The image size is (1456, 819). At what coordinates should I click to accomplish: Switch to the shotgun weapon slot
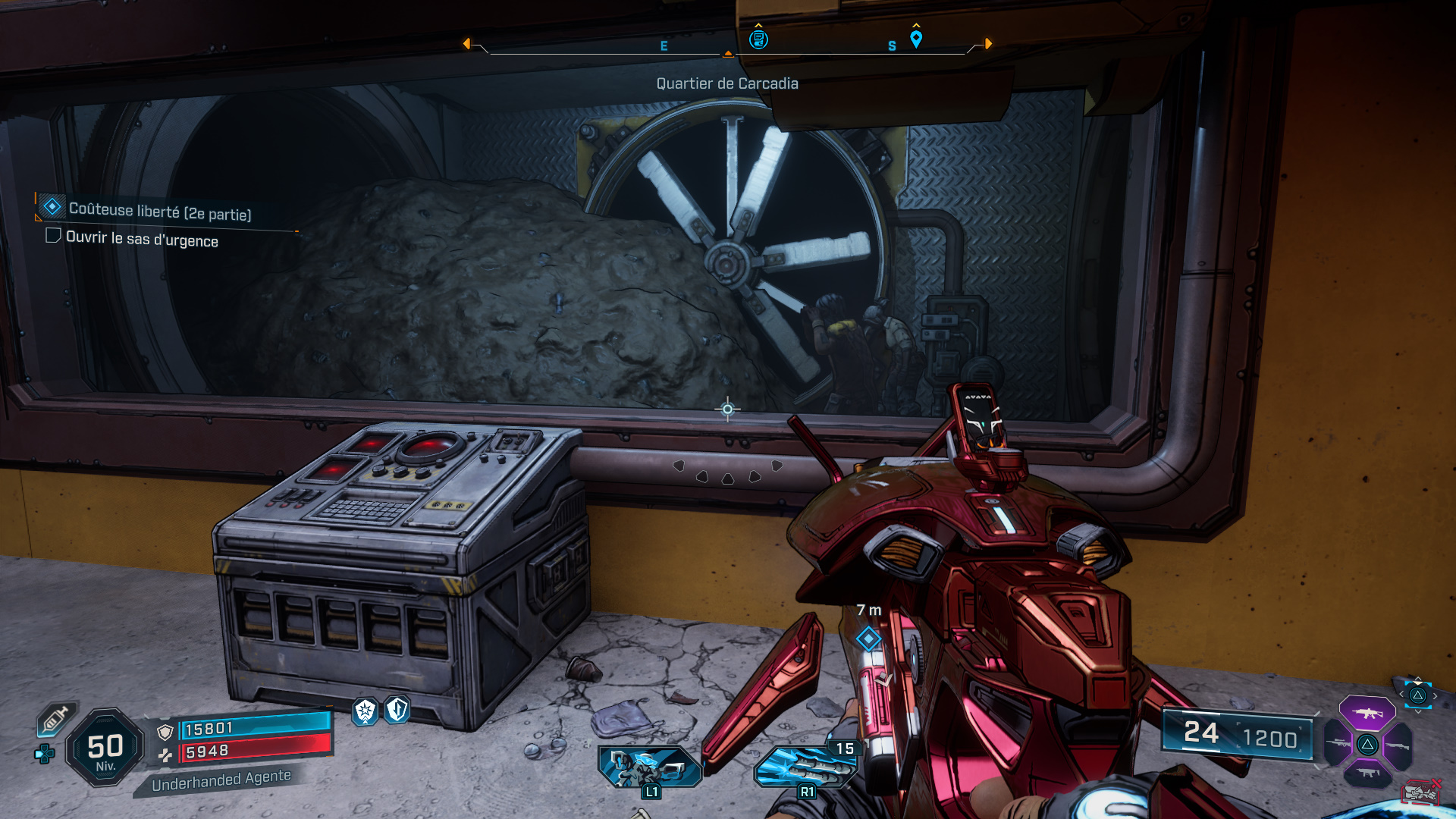point(1397,745)
